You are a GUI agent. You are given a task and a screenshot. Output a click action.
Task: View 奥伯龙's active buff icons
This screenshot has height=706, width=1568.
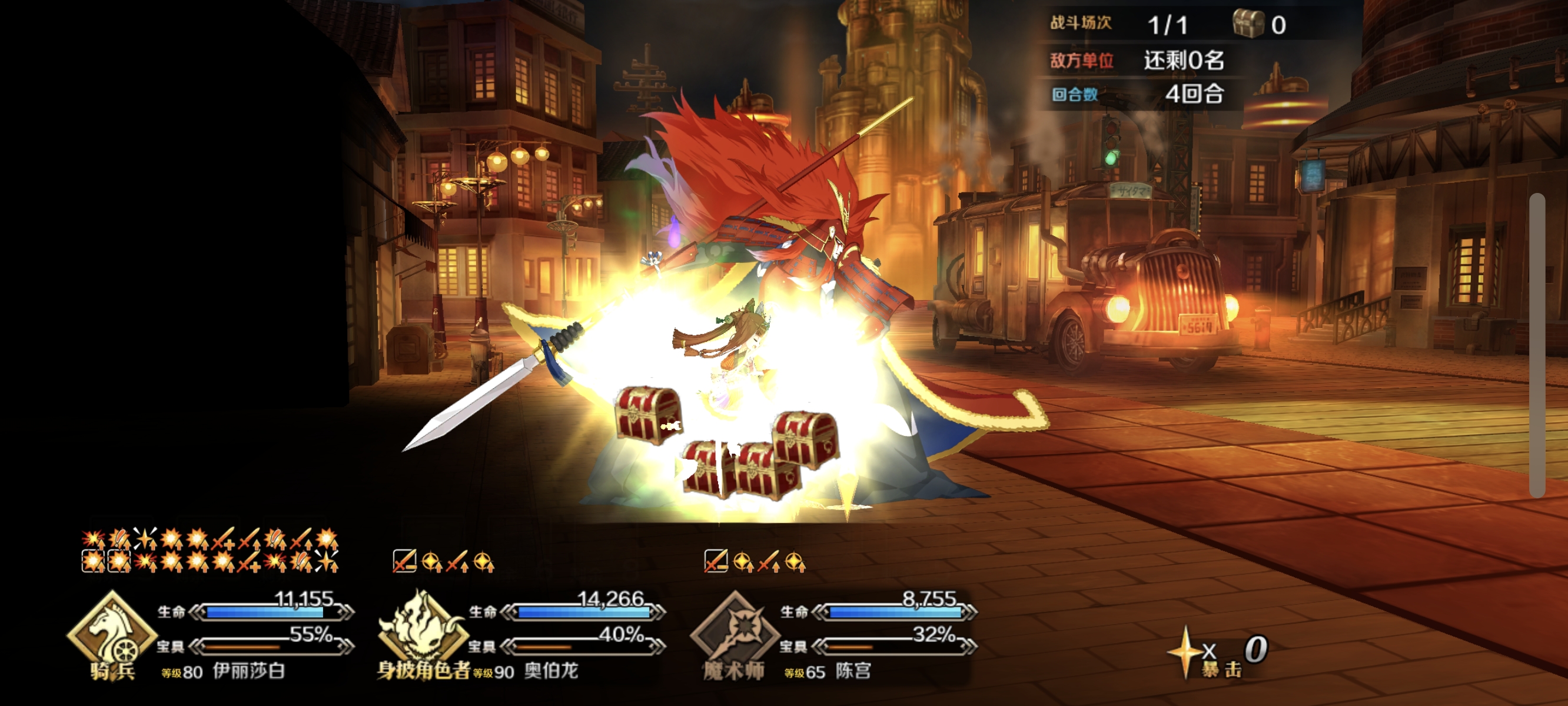point(444,561)
